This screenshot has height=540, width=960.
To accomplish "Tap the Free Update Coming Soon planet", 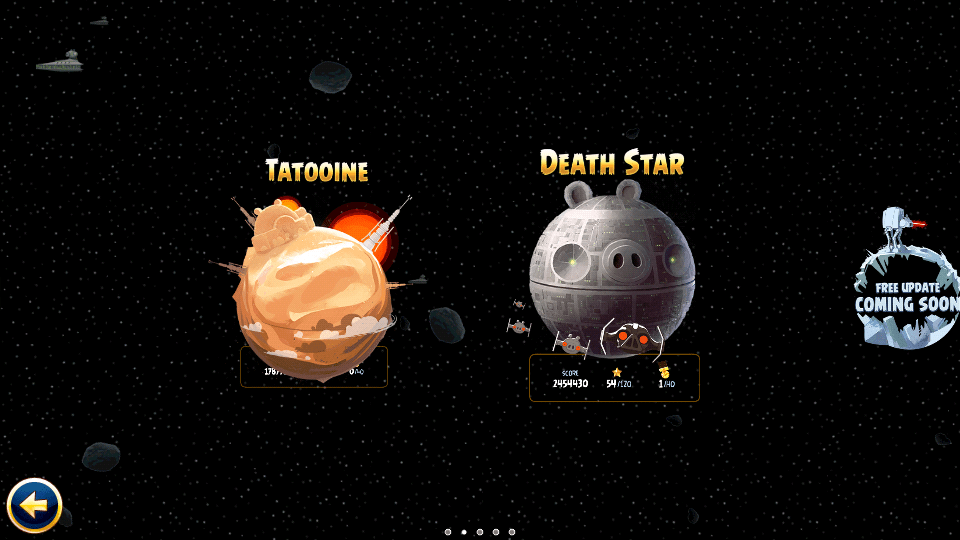I will [907, 296].
